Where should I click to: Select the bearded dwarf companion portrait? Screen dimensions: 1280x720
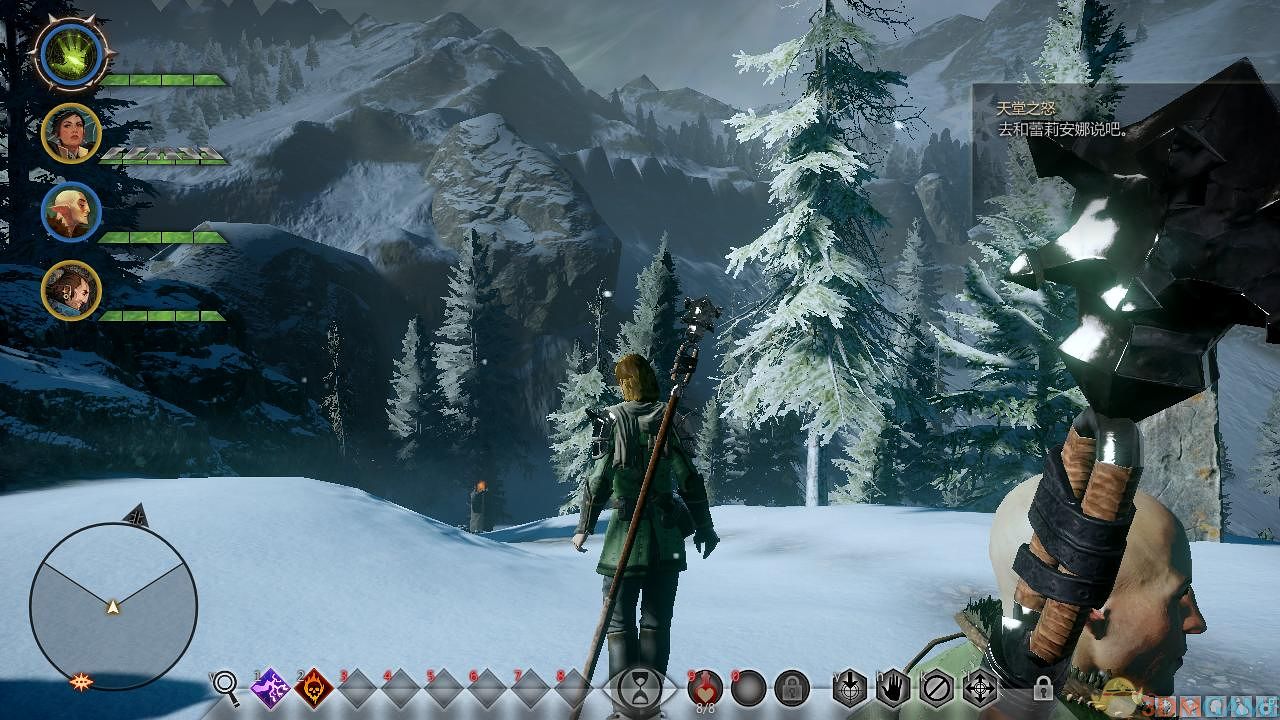[x=71, y=291]
